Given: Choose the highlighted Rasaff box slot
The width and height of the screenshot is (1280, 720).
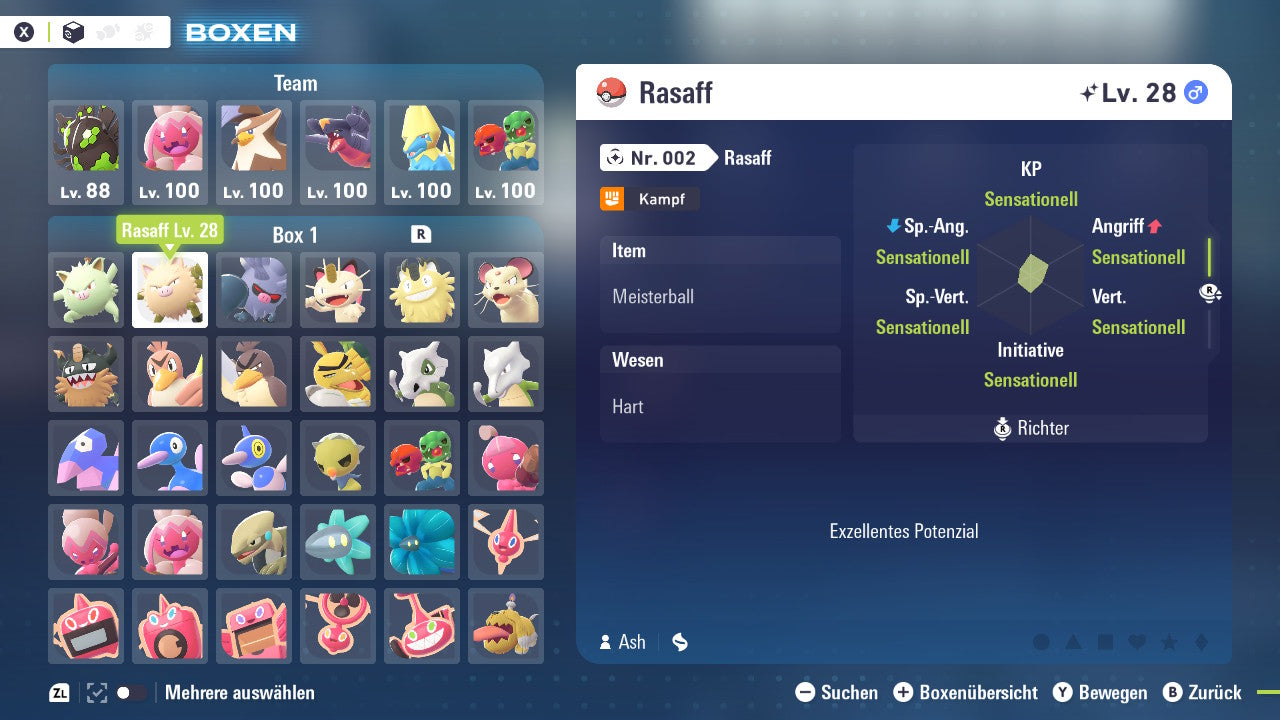Looking at the screenshot, I should (x=170, y=290).
